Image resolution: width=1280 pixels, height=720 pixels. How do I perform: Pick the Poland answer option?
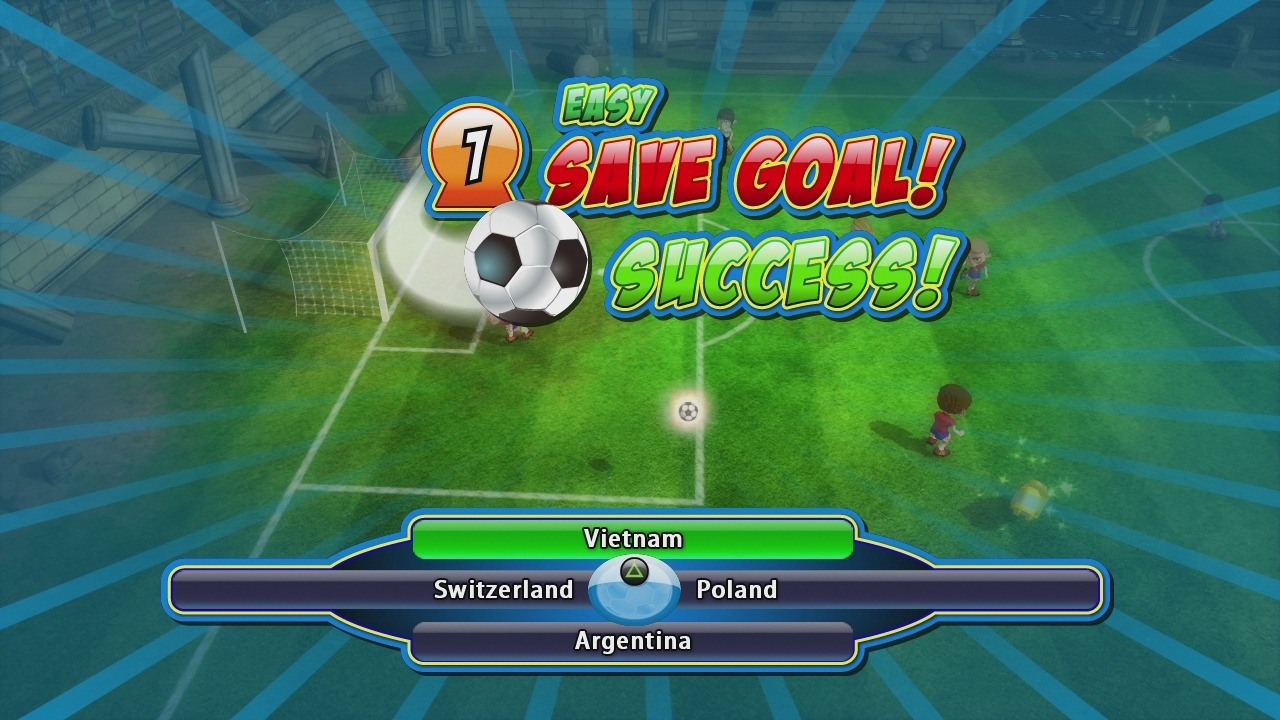(x=737, y=590)
